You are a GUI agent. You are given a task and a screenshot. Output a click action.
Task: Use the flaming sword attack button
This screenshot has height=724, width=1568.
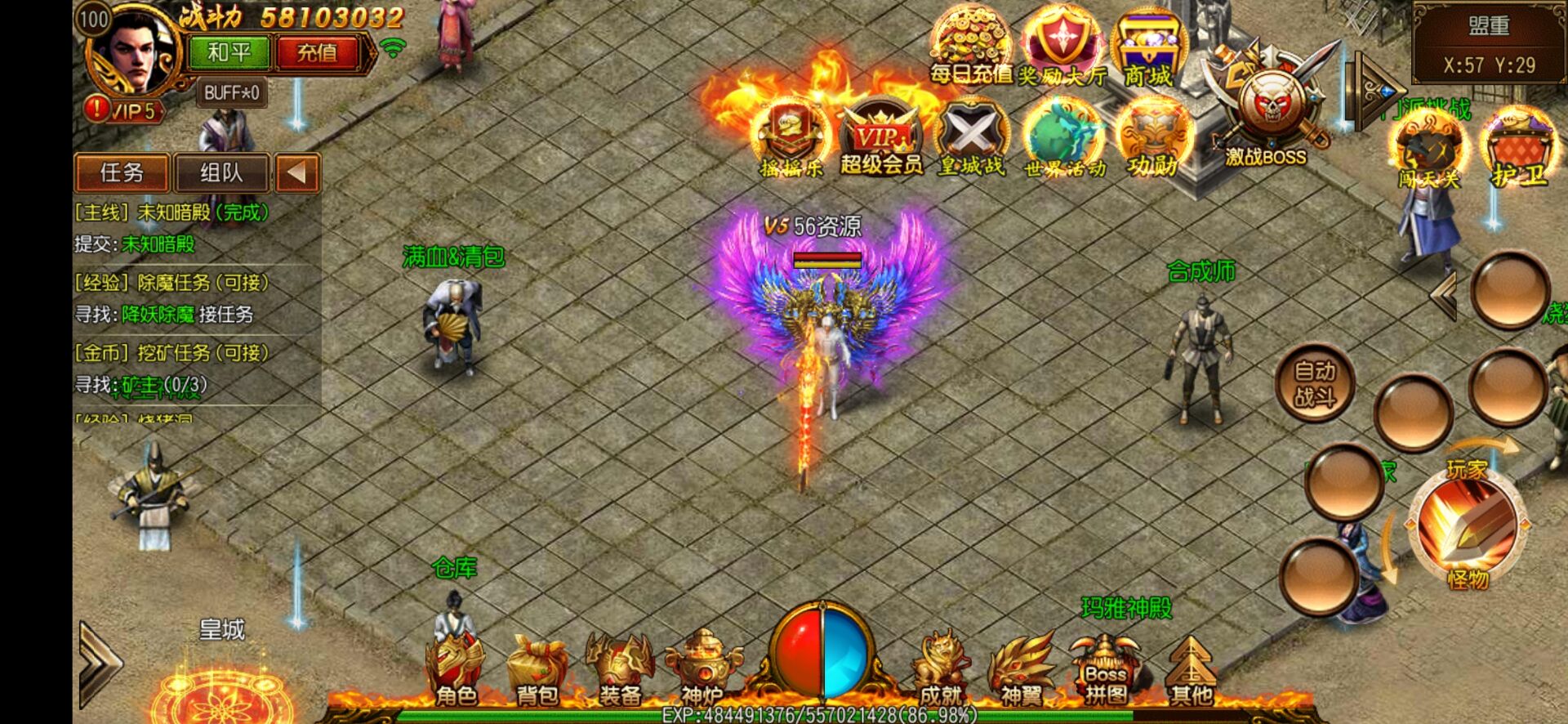click(1467, 523)
